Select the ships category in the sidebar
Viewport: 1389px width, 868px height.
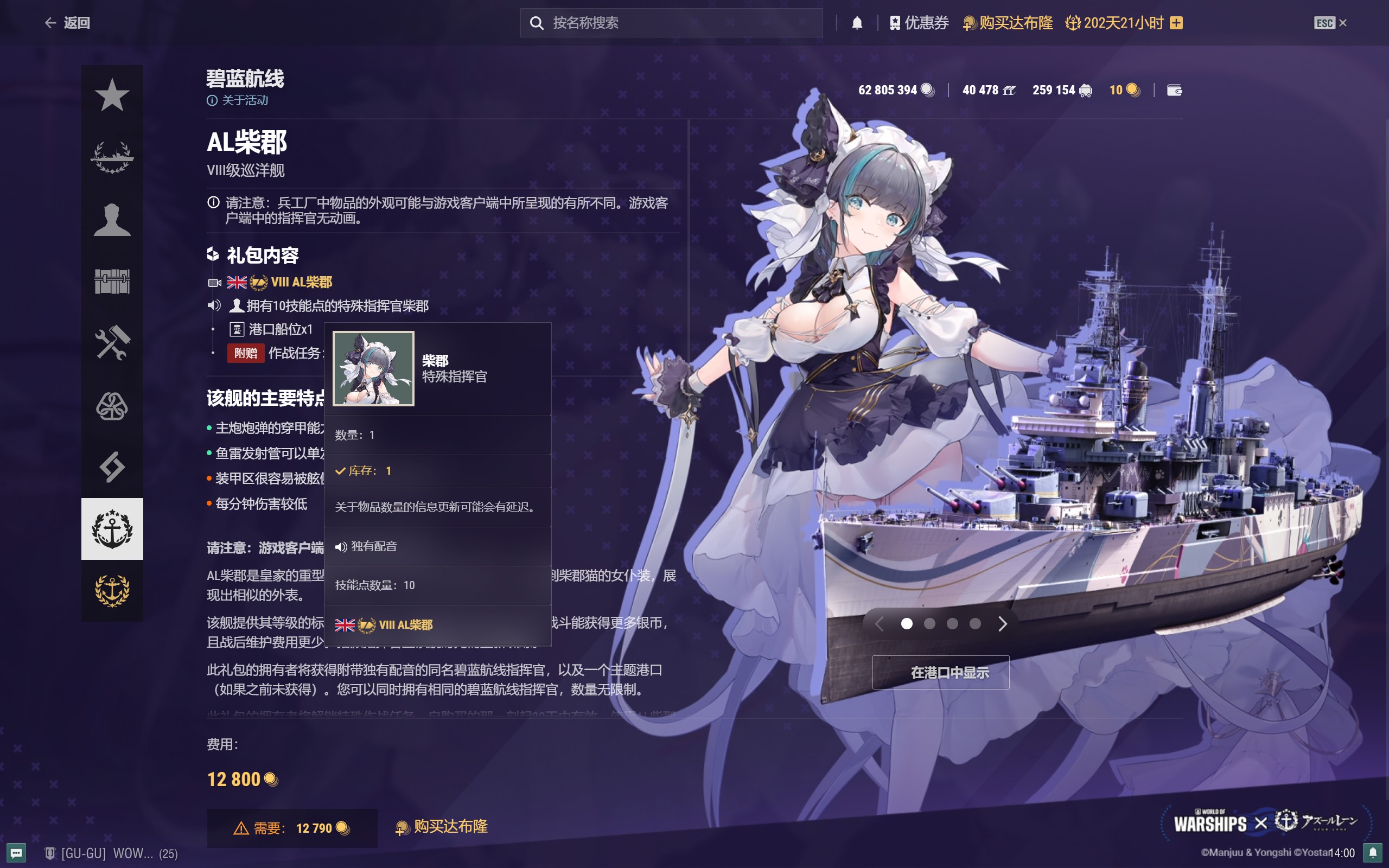tap(113, 157)
